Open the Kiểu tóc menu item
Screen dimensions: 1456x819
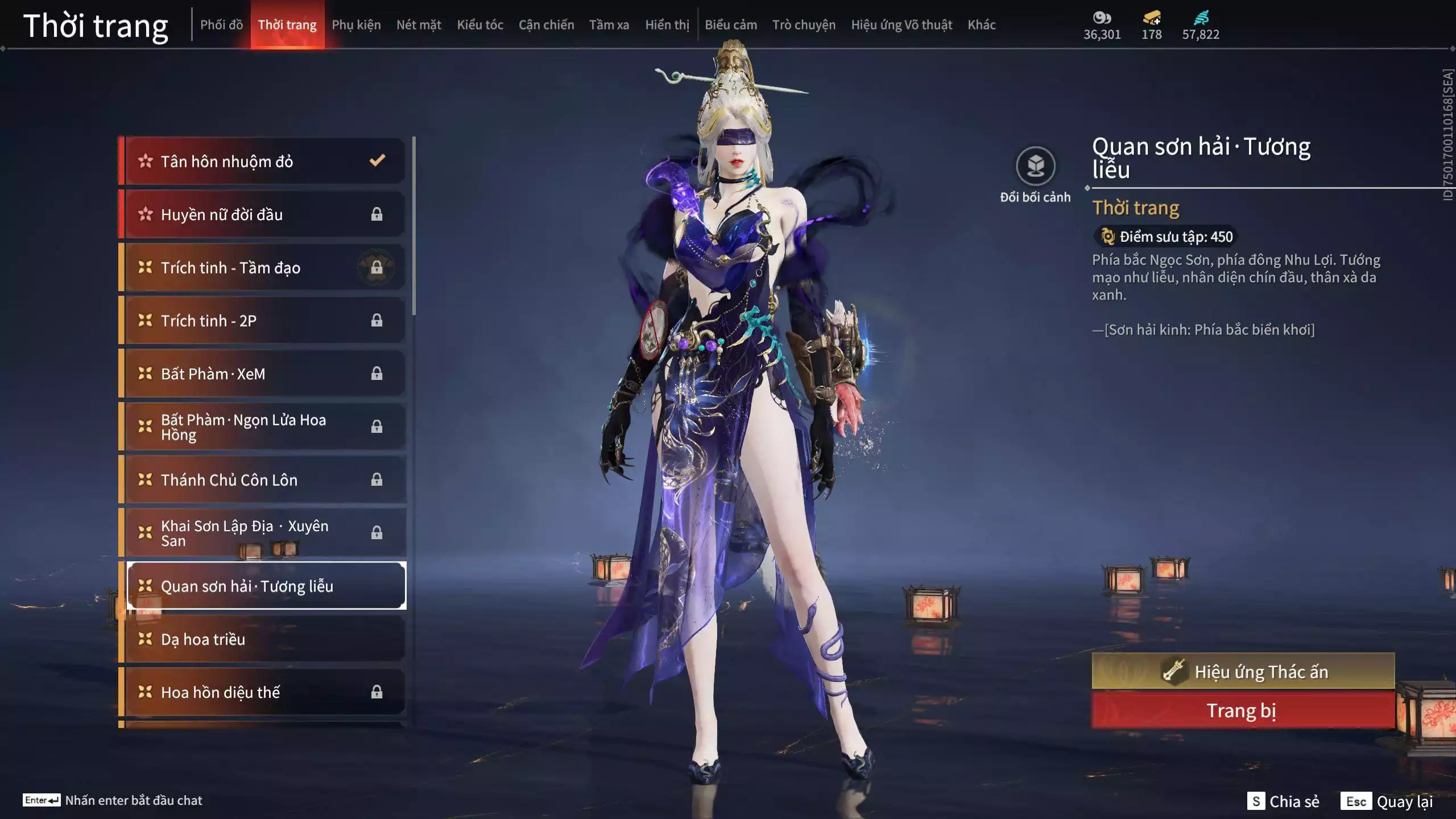[x=481, y=24]
